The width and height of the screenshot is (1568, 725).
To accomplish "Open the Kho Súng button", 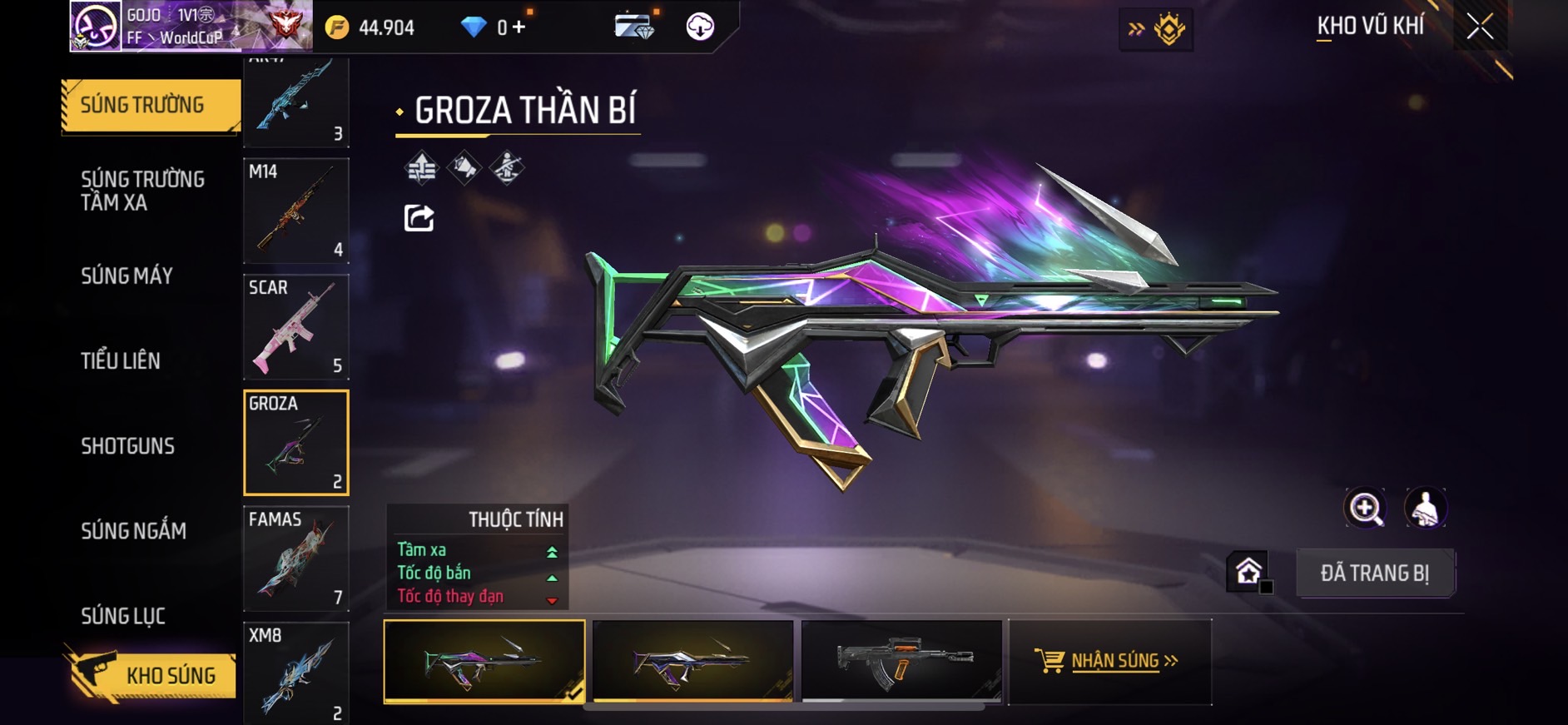I will coord(150,675).
